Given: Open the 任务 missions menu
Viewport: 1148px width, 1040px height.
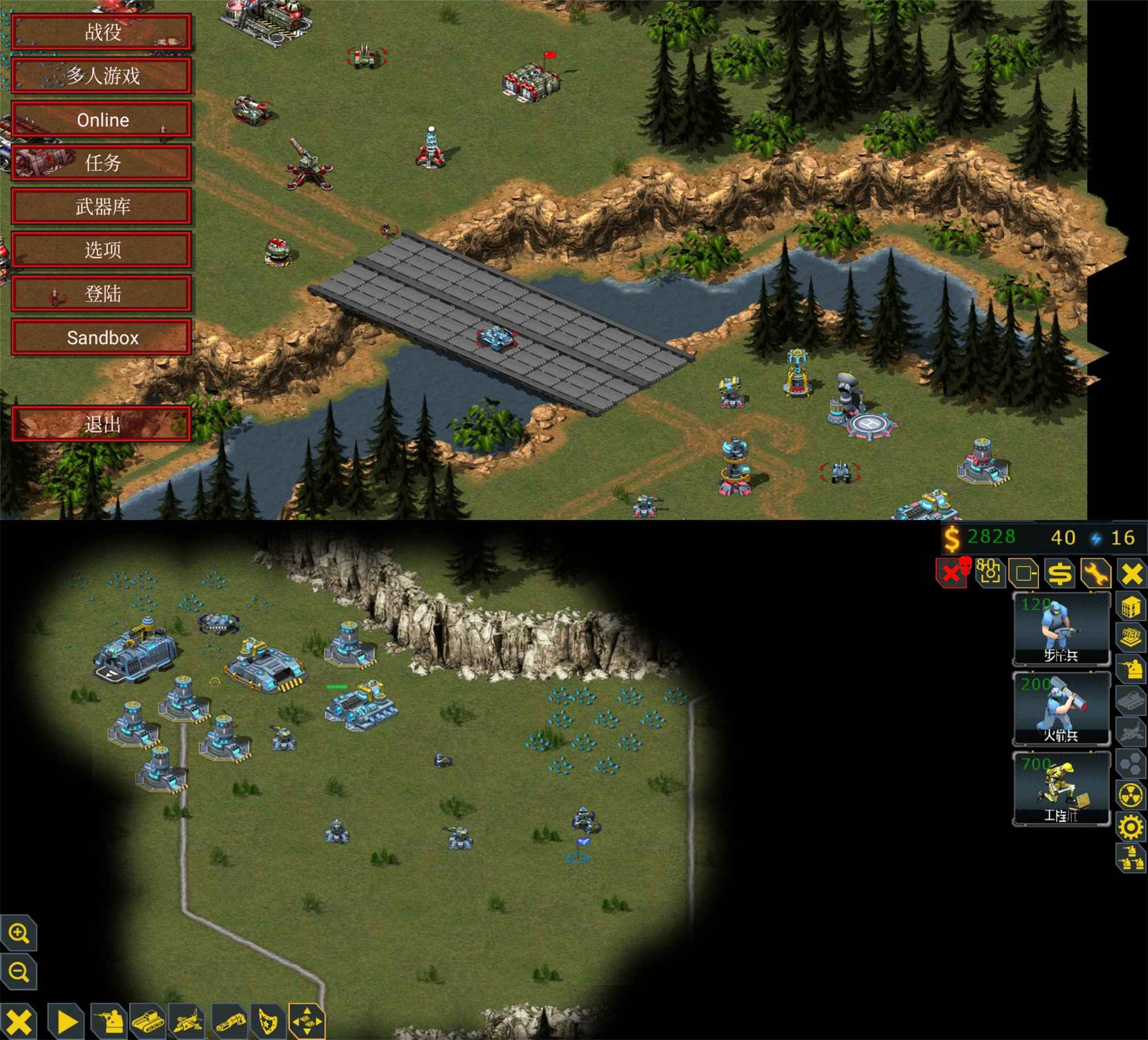Looking at the screenshot, I should (x=101, y=164).
